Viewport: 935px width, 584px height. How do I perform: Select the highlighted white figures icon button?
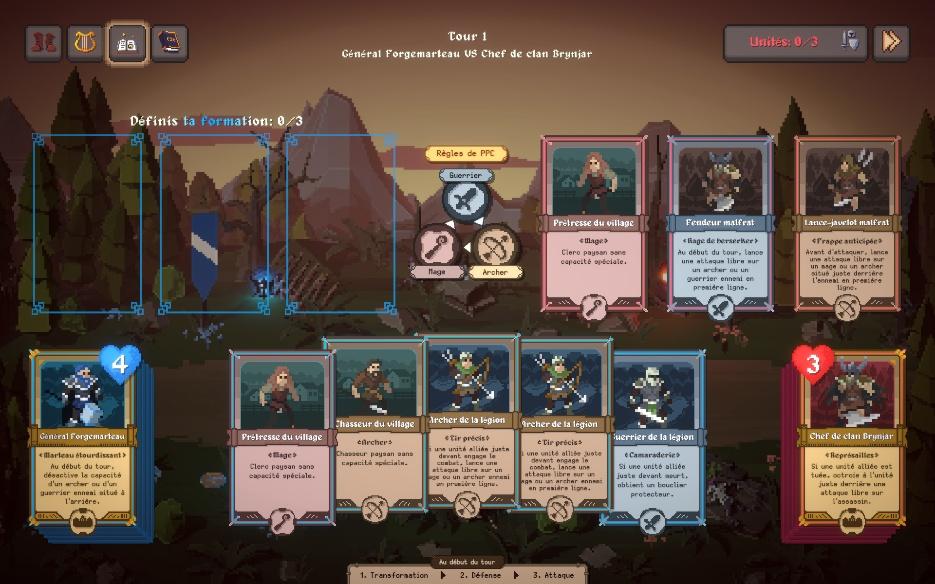pos(128,43)
